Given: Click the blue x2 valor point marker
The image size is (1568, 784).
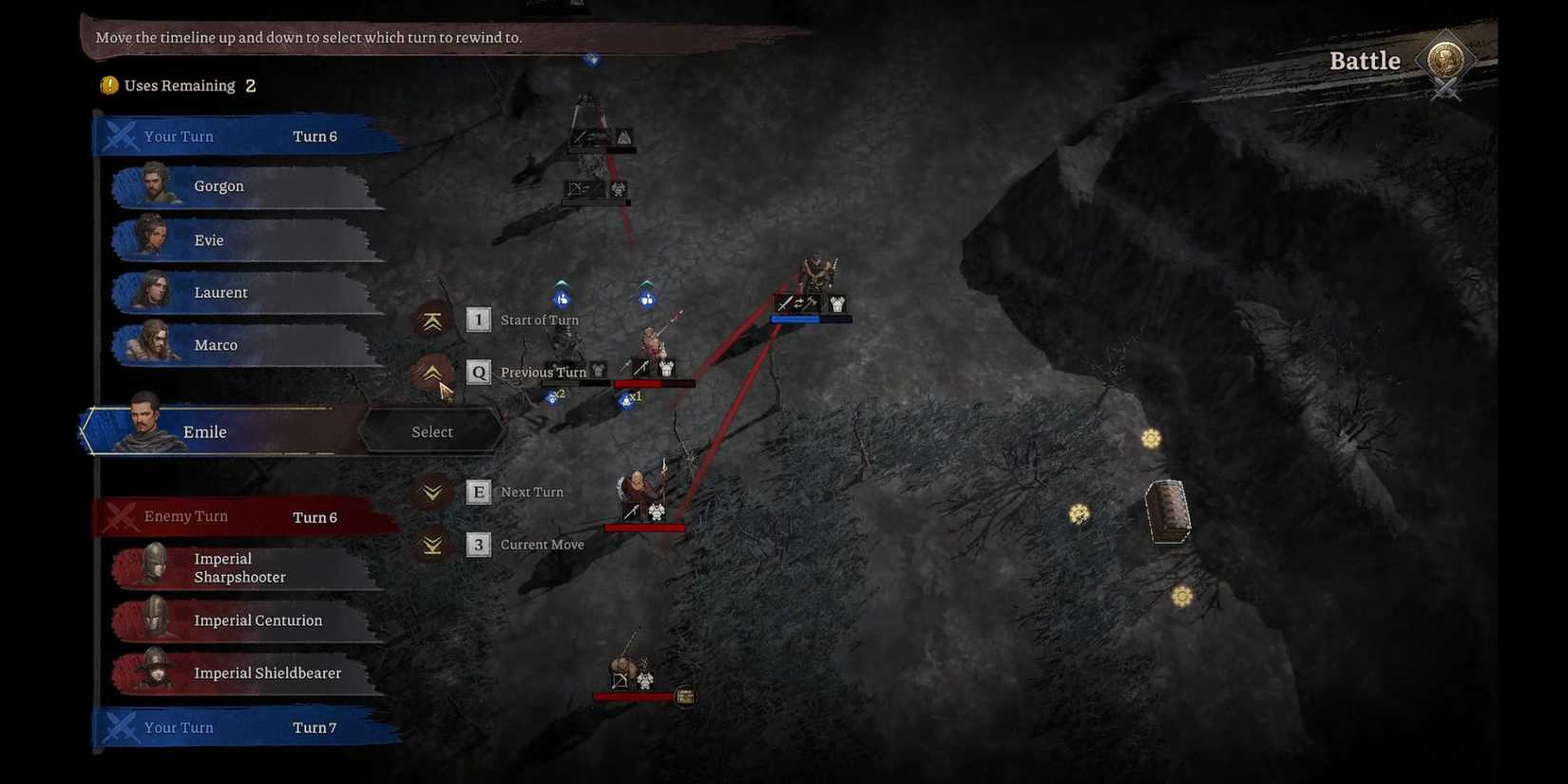Looking at the screenshot, I should (553, 397).
